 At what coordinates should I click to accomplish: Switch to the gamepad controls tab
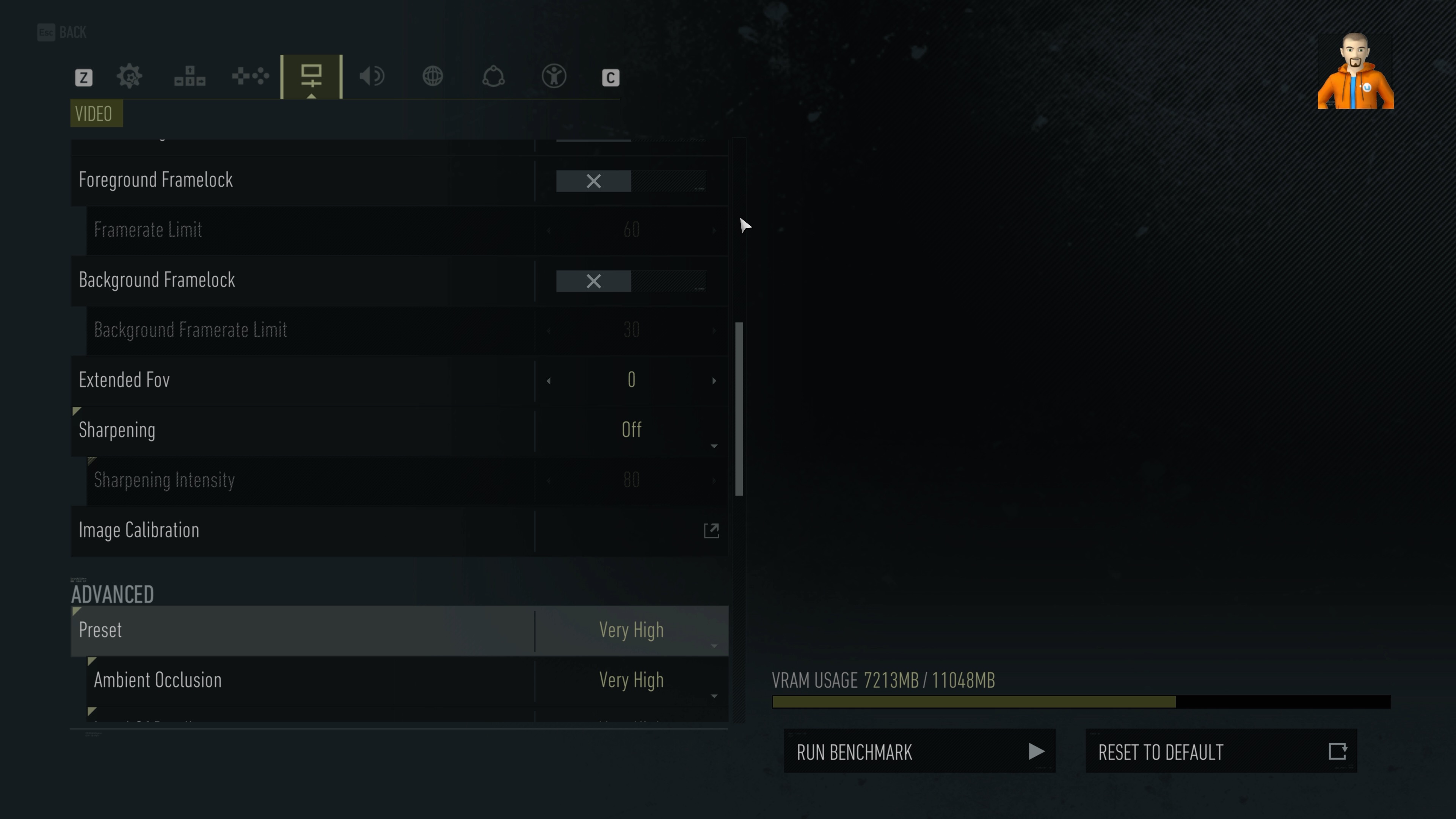[250, 76]
